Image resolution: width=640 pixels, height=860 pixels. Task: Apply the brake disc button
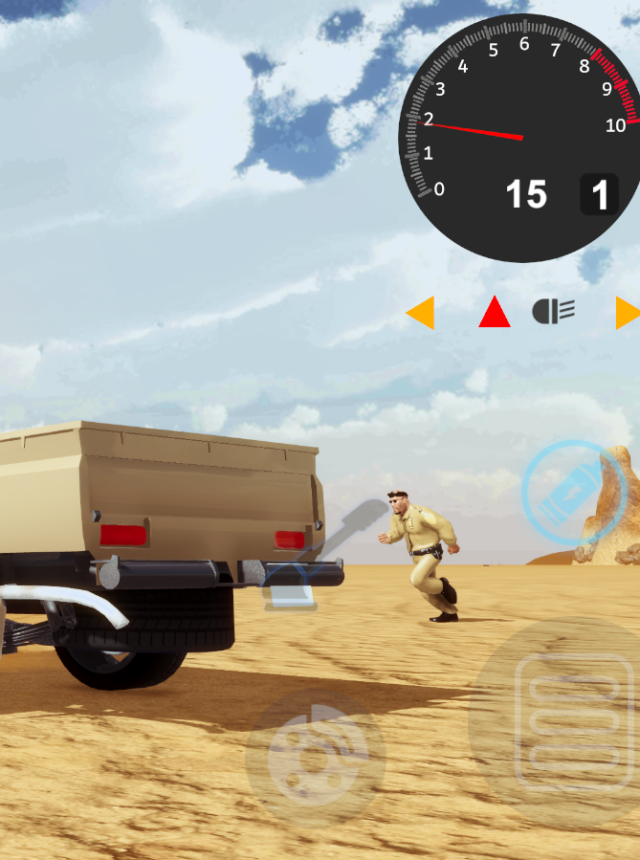(x=315, y=757)
